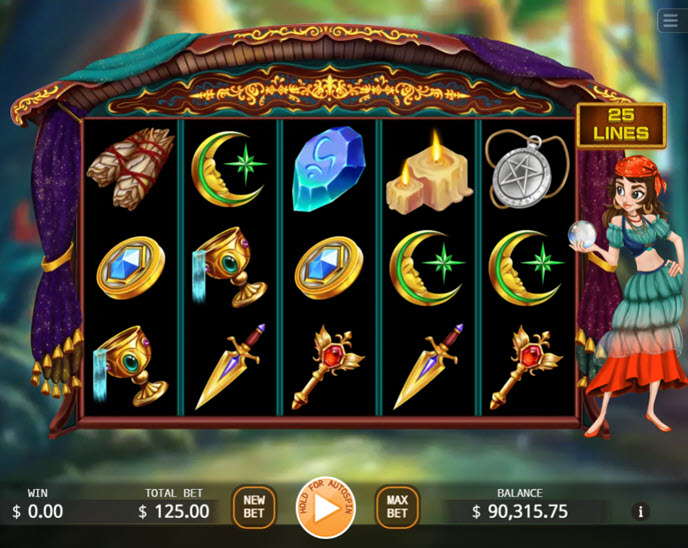Open the hamburger menu
Image resolution: width=688 pixels, height=548 pixels.
[670, 21]
